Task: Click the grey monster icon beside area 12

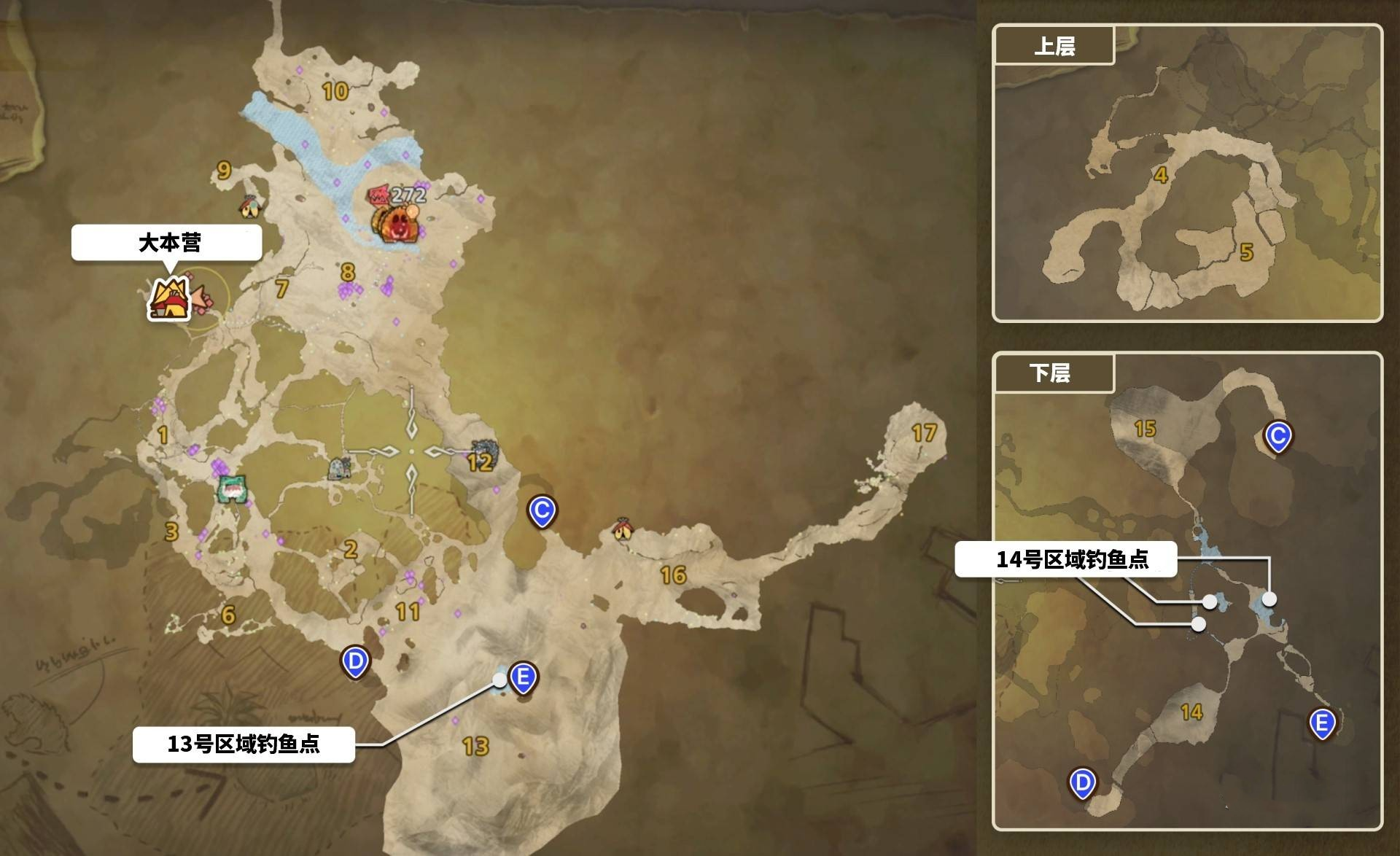Action: (x=486, y=451)
